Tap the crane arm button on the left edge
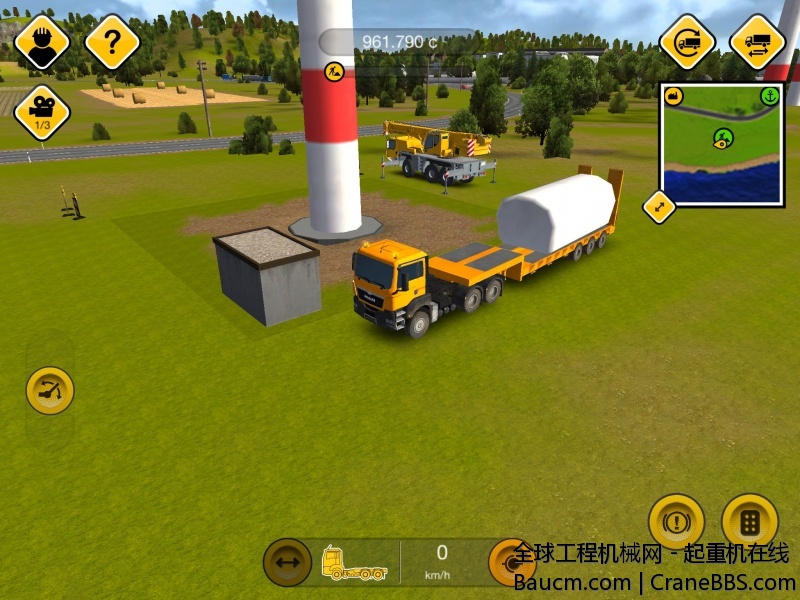The height and width of the screenshot is (600, 800). [x=49, y=390]
